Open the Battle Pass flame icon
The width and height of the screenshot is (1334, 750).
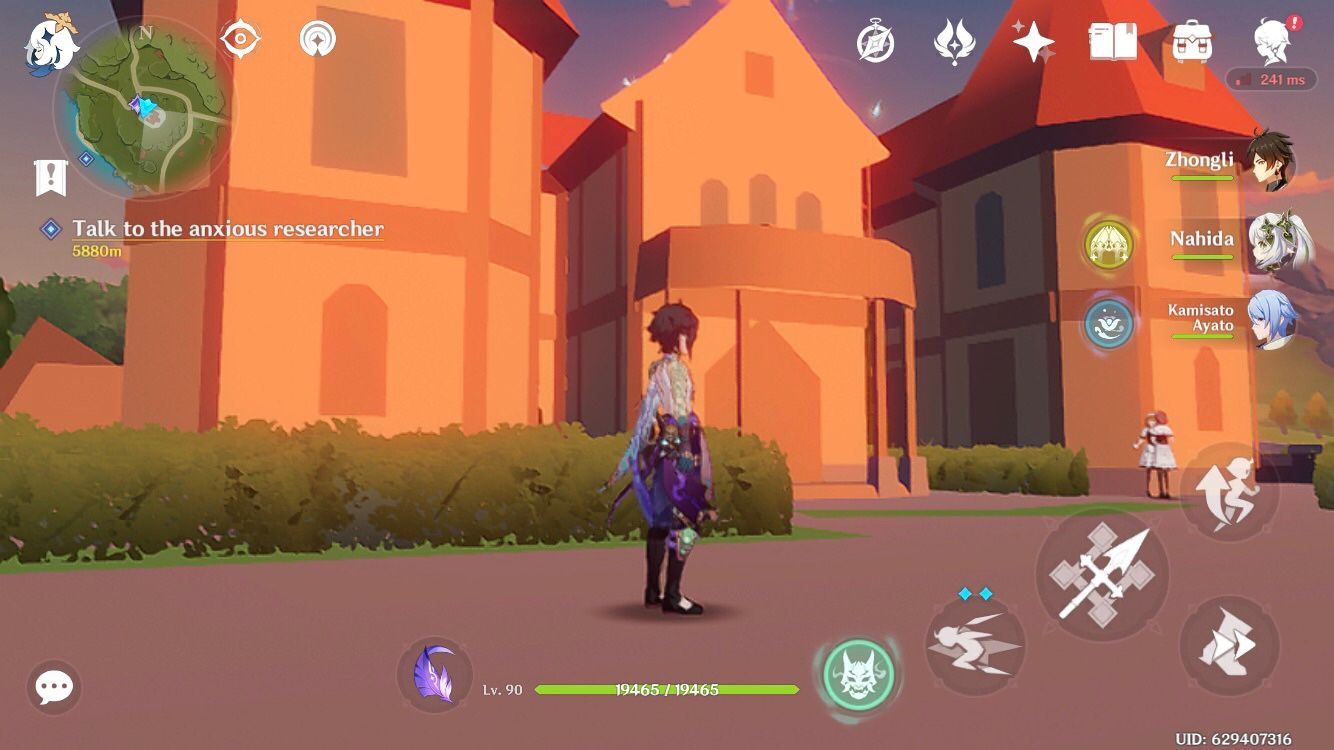pyautogui.click(x=953, y=42)
